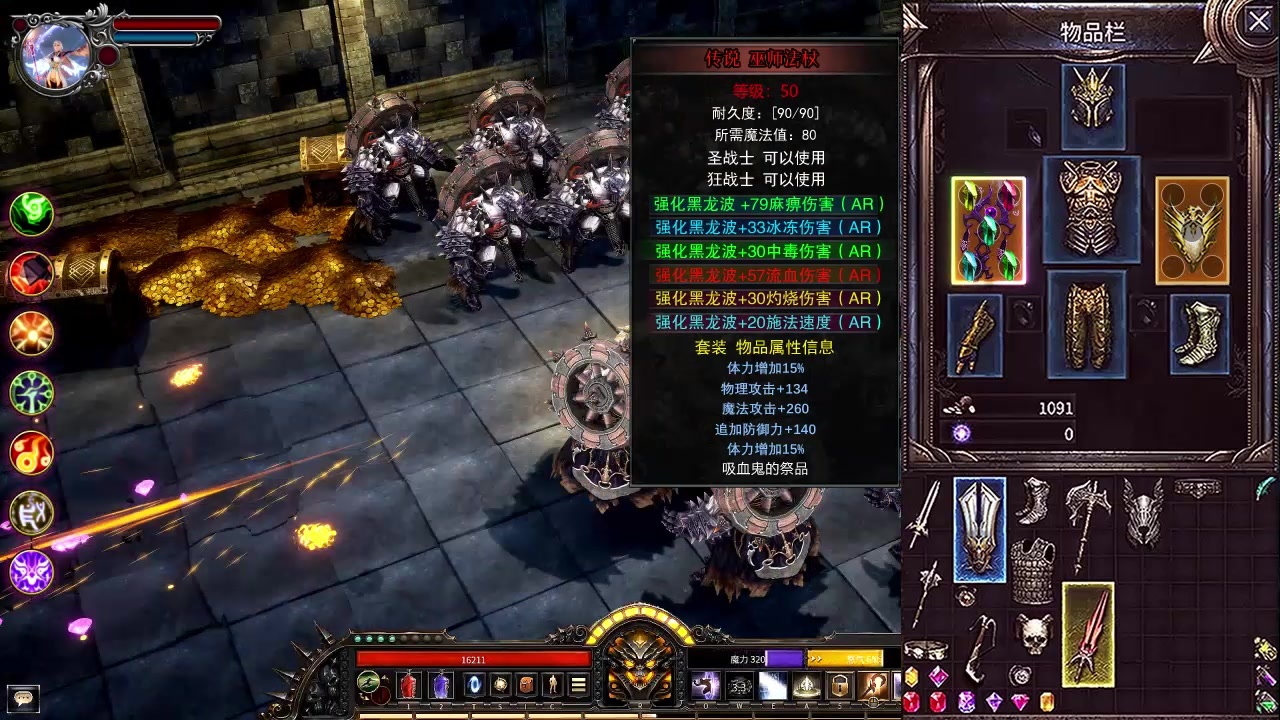1280x720 pixels.
Task: Use the red health potion hotbar slot
Action: [x=408, y=685]
